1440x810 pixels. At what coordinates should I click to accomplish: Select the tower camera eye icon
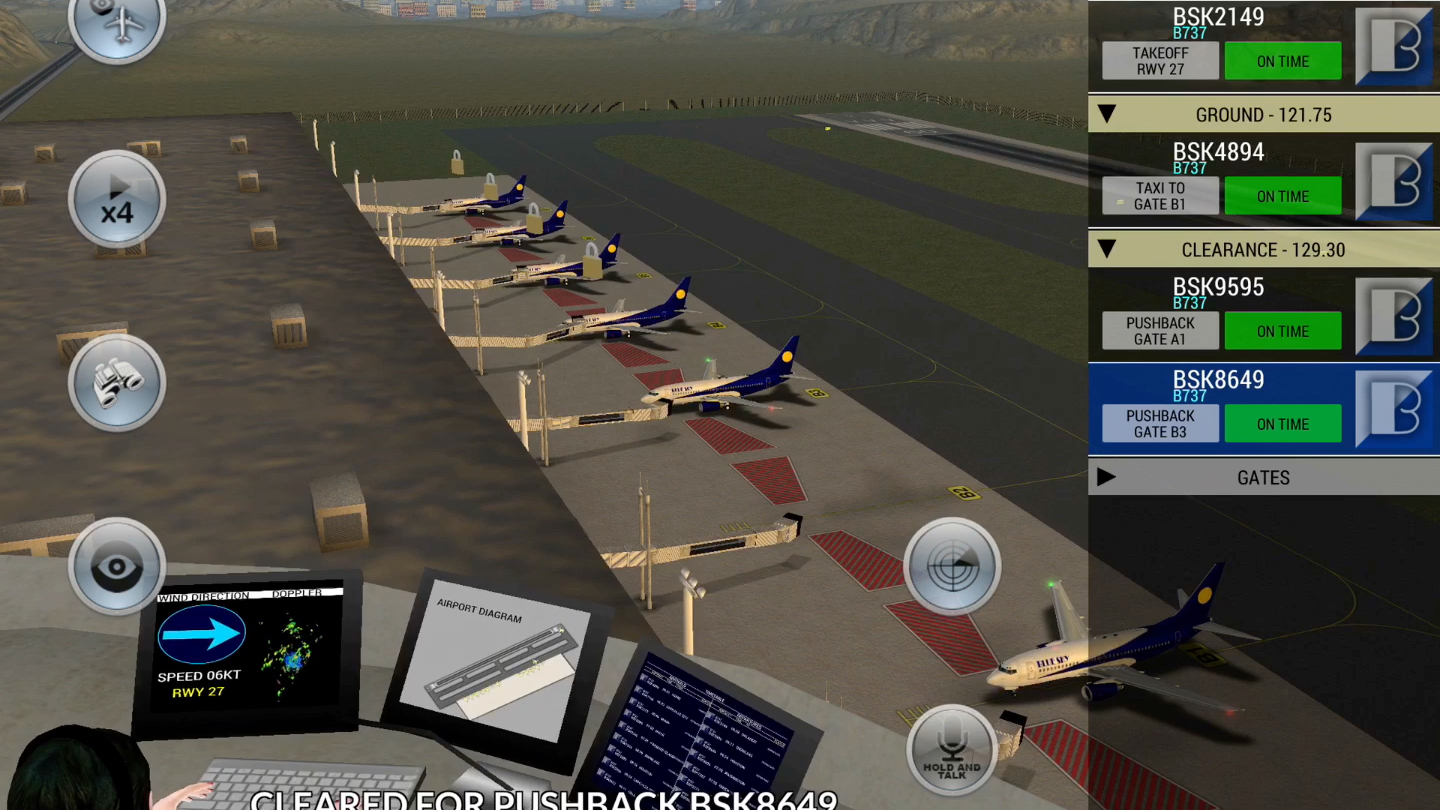click(117, 566)
